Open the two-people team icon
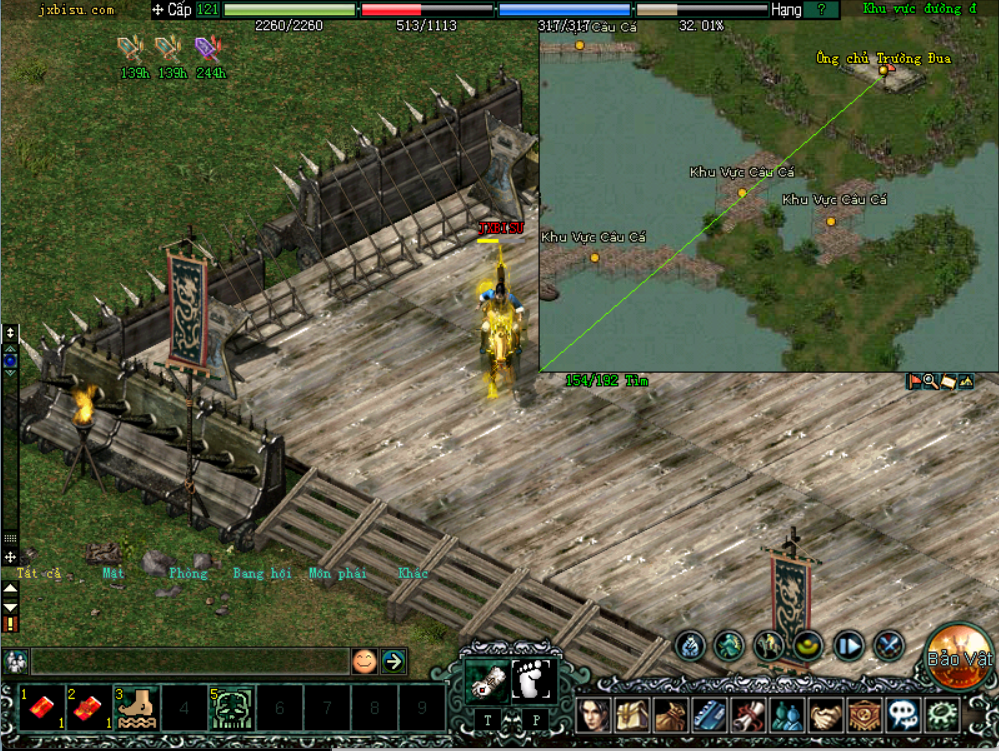999x751 pixels. [x=788, y=716]
